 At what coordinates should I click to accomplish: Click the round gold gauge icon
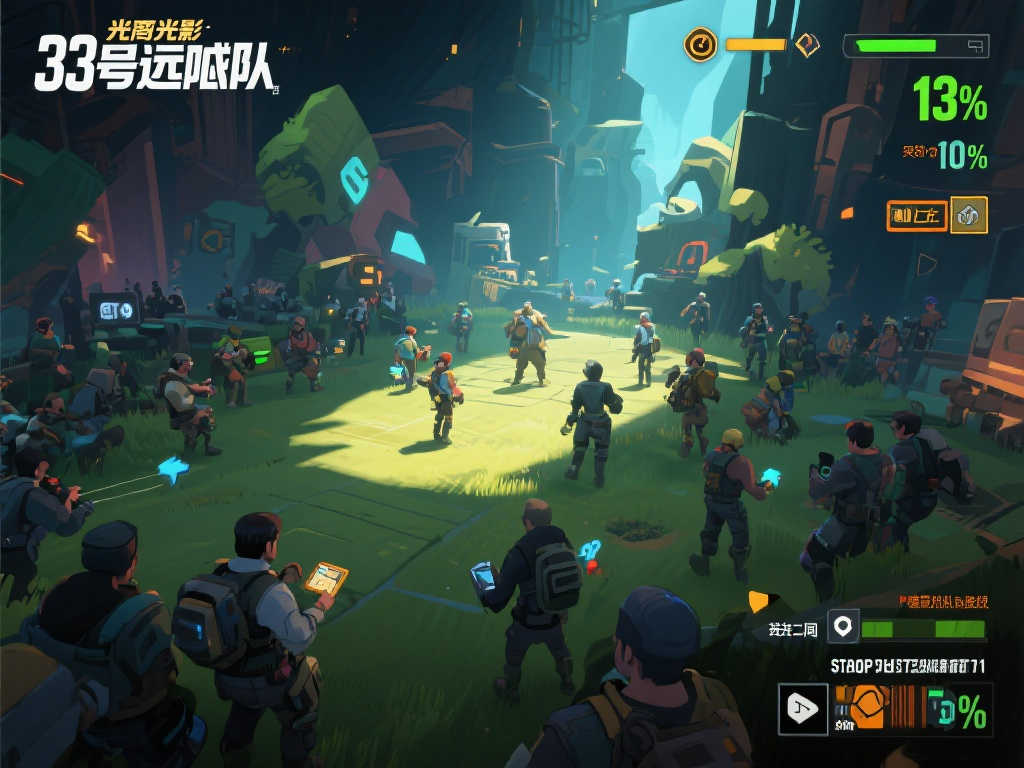[x=700, y=44]
